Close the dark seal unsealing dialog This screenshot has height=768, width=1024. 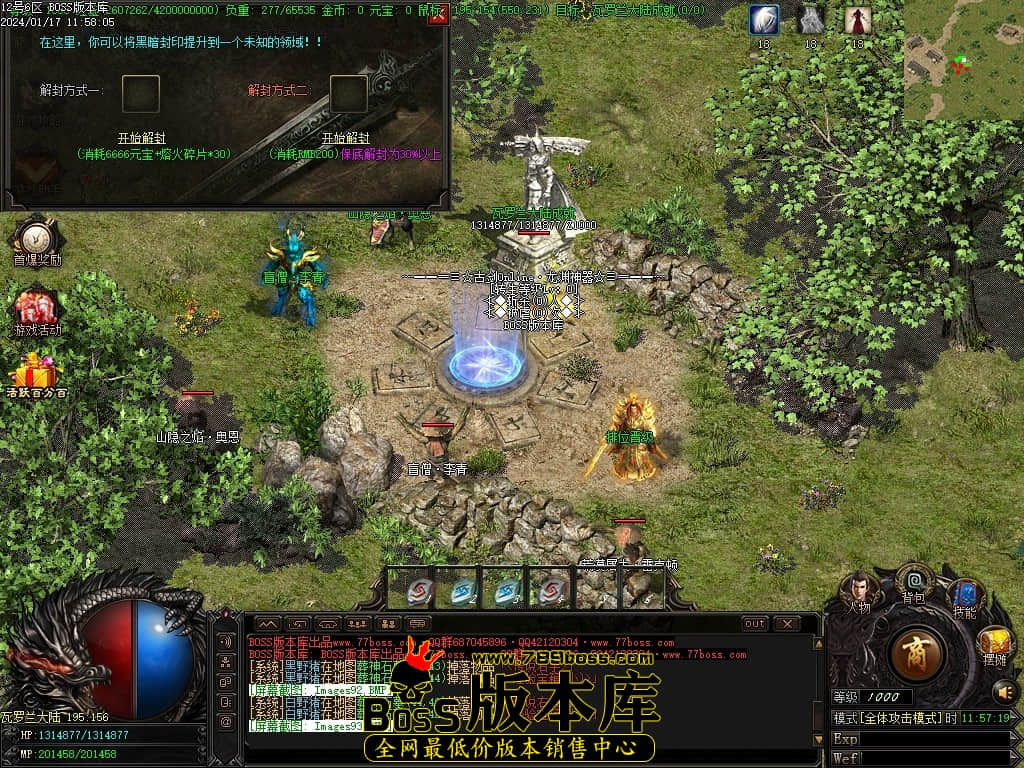(436, 16)
